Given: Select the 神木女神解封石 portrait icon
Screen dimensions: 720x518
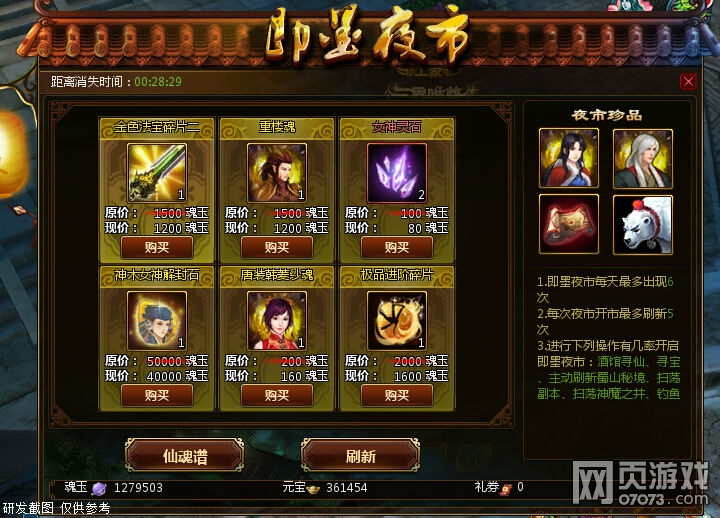Looking at the screenshot, I should [157, 320].
